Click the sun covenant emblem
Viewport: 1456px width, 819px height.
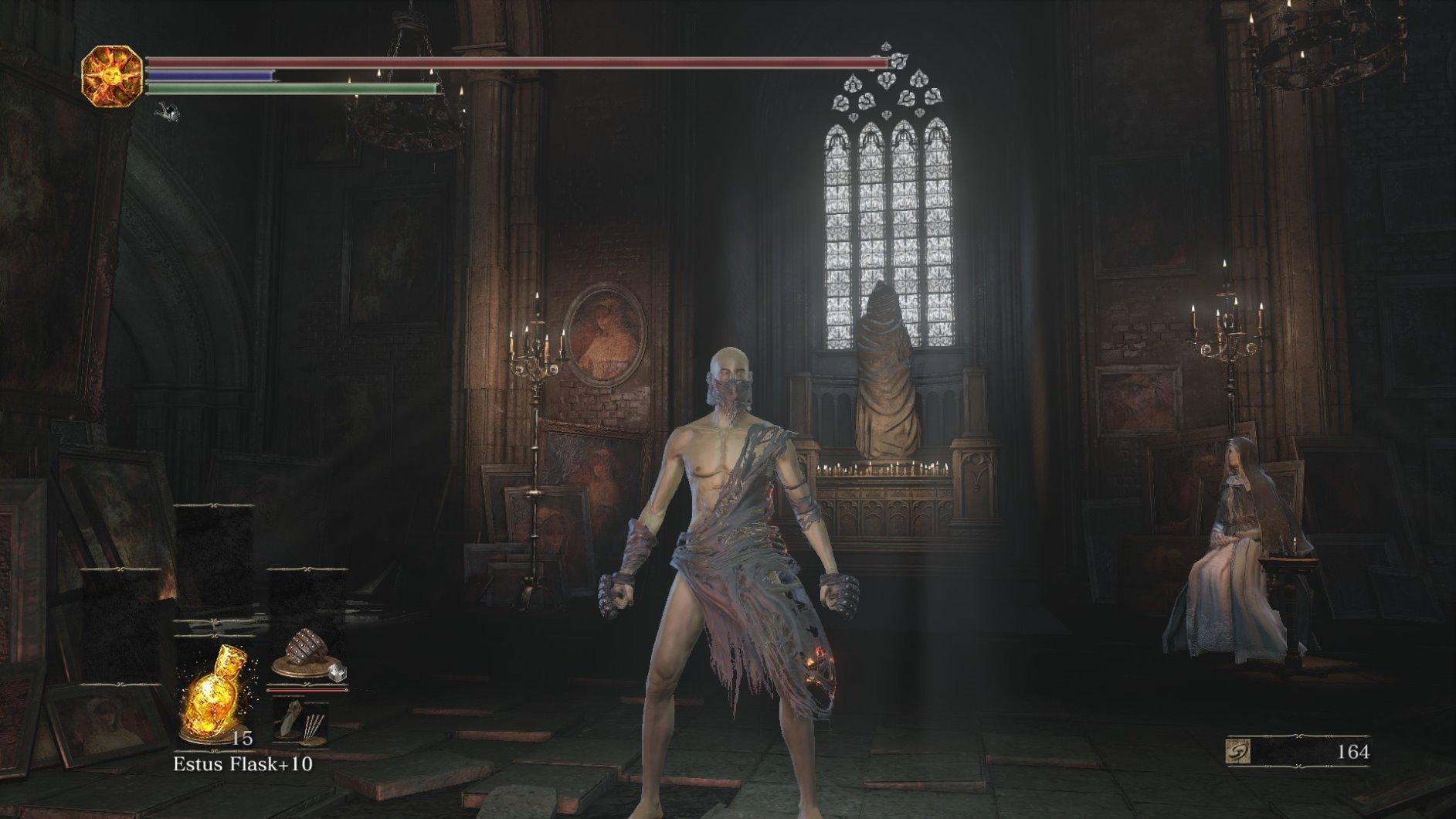pos(112,75)
